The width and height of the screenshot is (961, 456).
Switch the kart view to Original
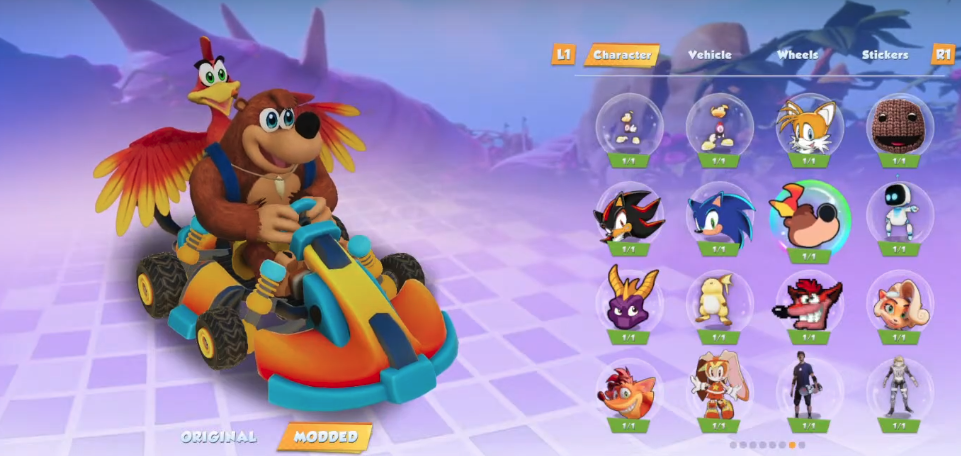[219, 437]
